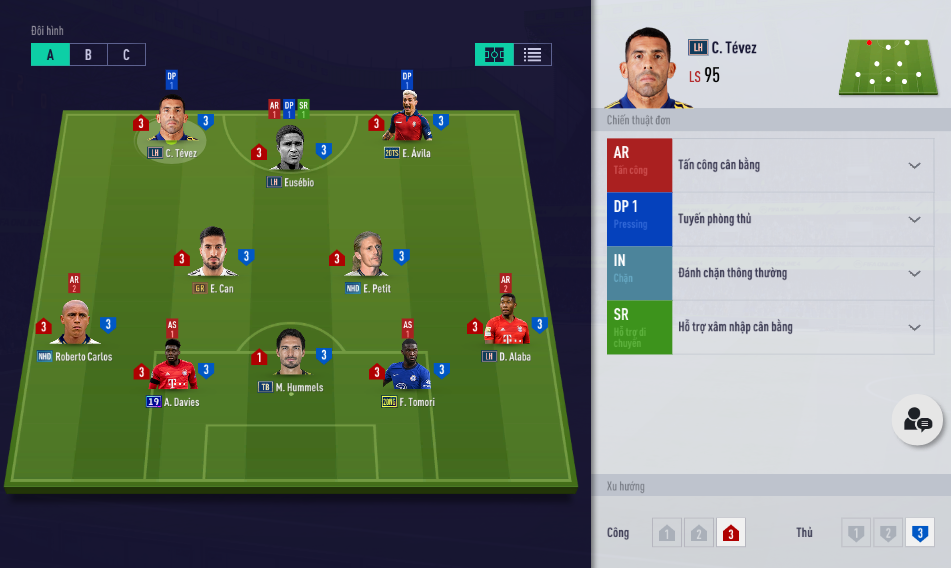951x568 pixels.
Task: Open the player chat bubble button
Action: [x=917, y=421]
